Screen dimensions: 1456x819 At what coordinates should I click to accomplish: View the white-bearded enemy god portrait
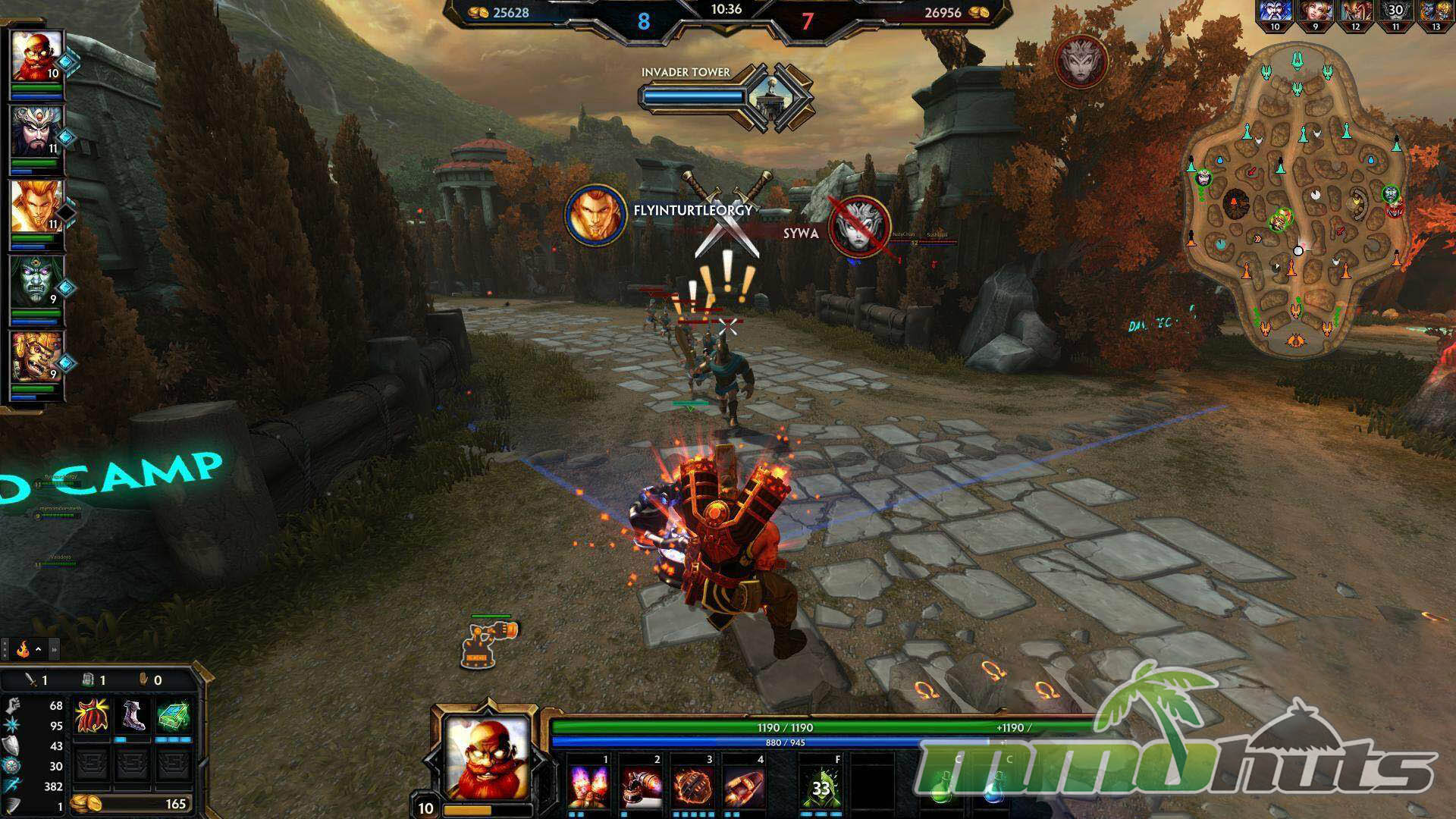click(1274, 11)
